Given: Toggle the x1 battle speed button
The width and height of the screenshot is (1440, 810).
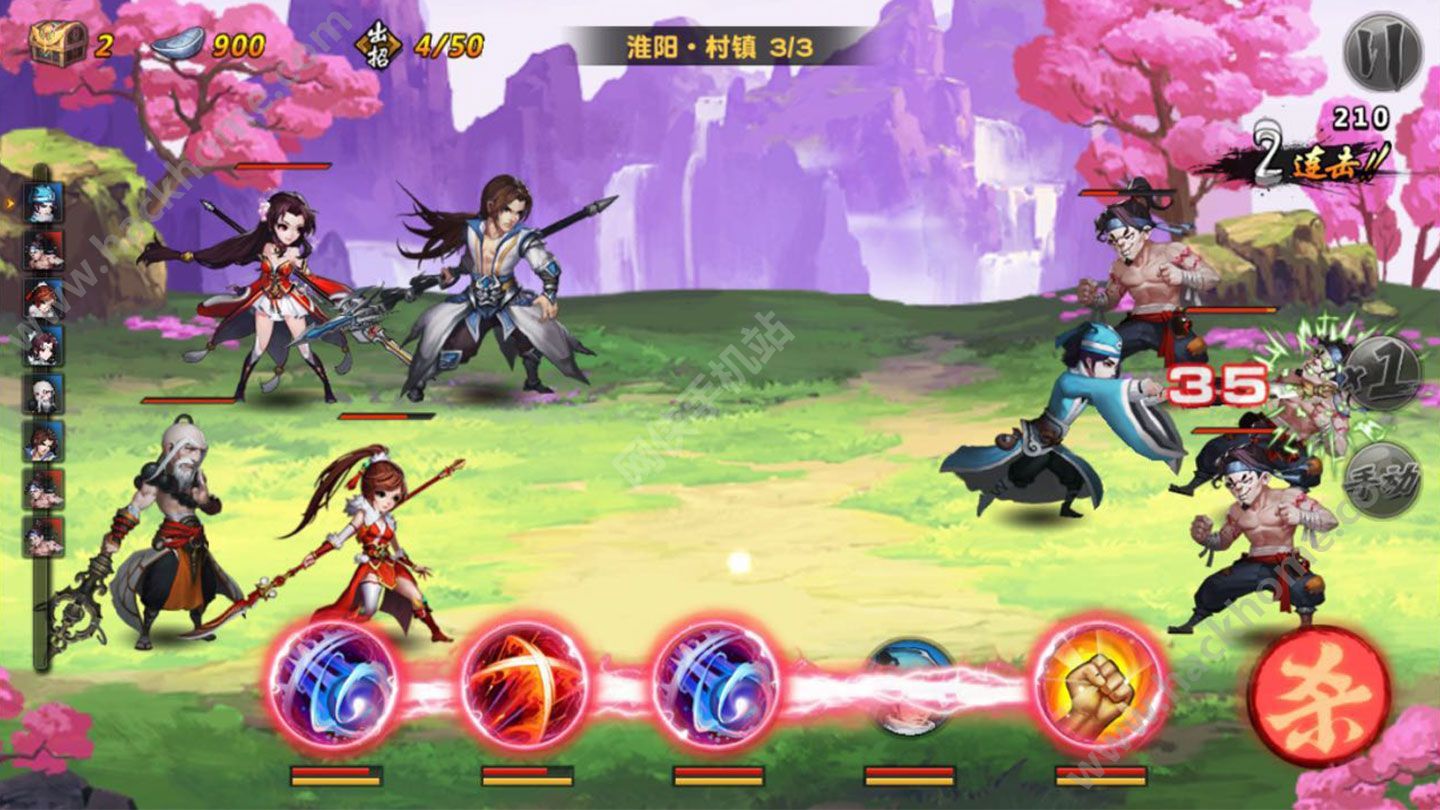Looking at the screenshot, I should [1382, 373].
